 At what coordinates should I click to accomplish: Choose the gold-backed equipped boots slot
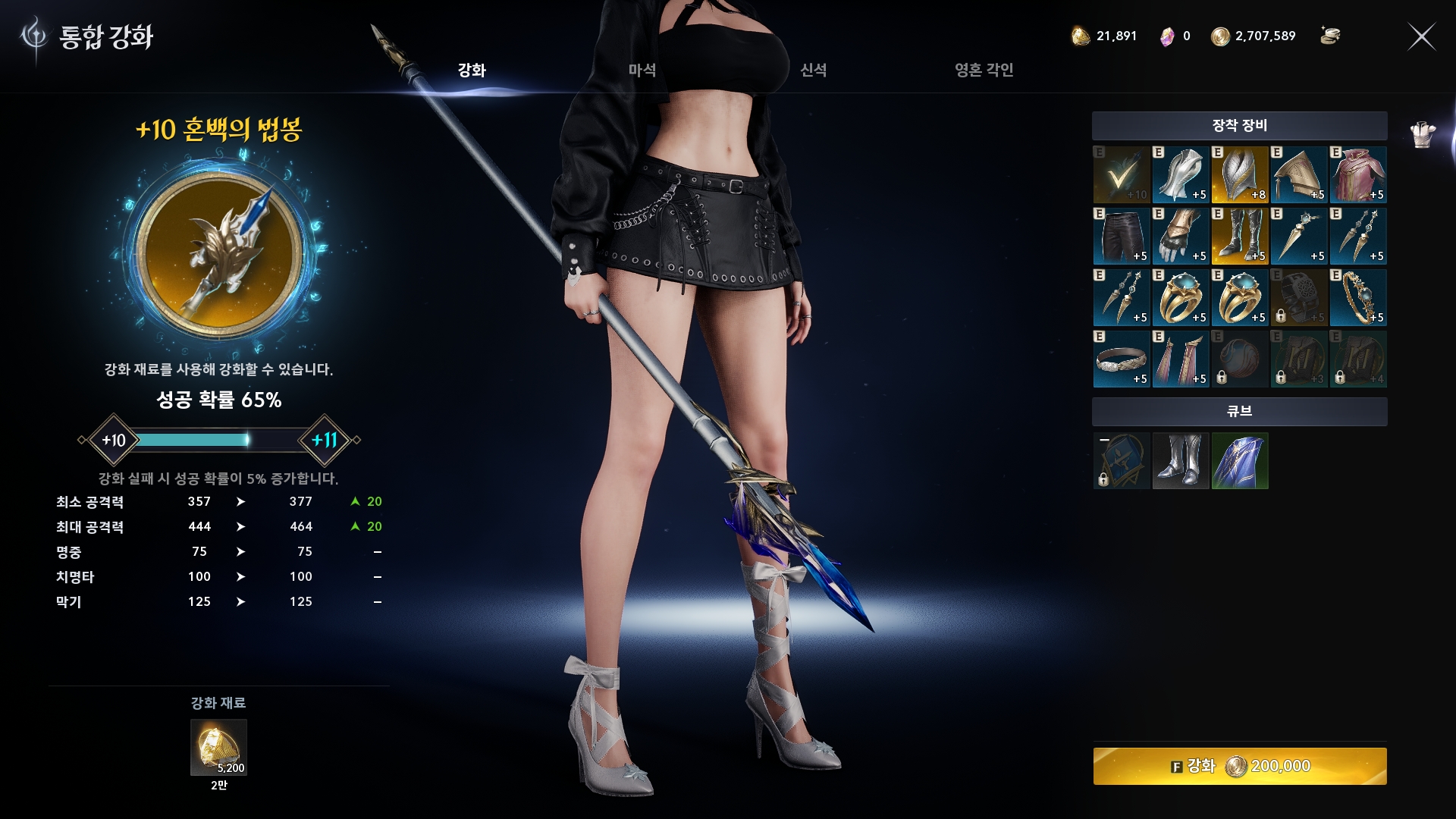click(x=1239, y=236)
